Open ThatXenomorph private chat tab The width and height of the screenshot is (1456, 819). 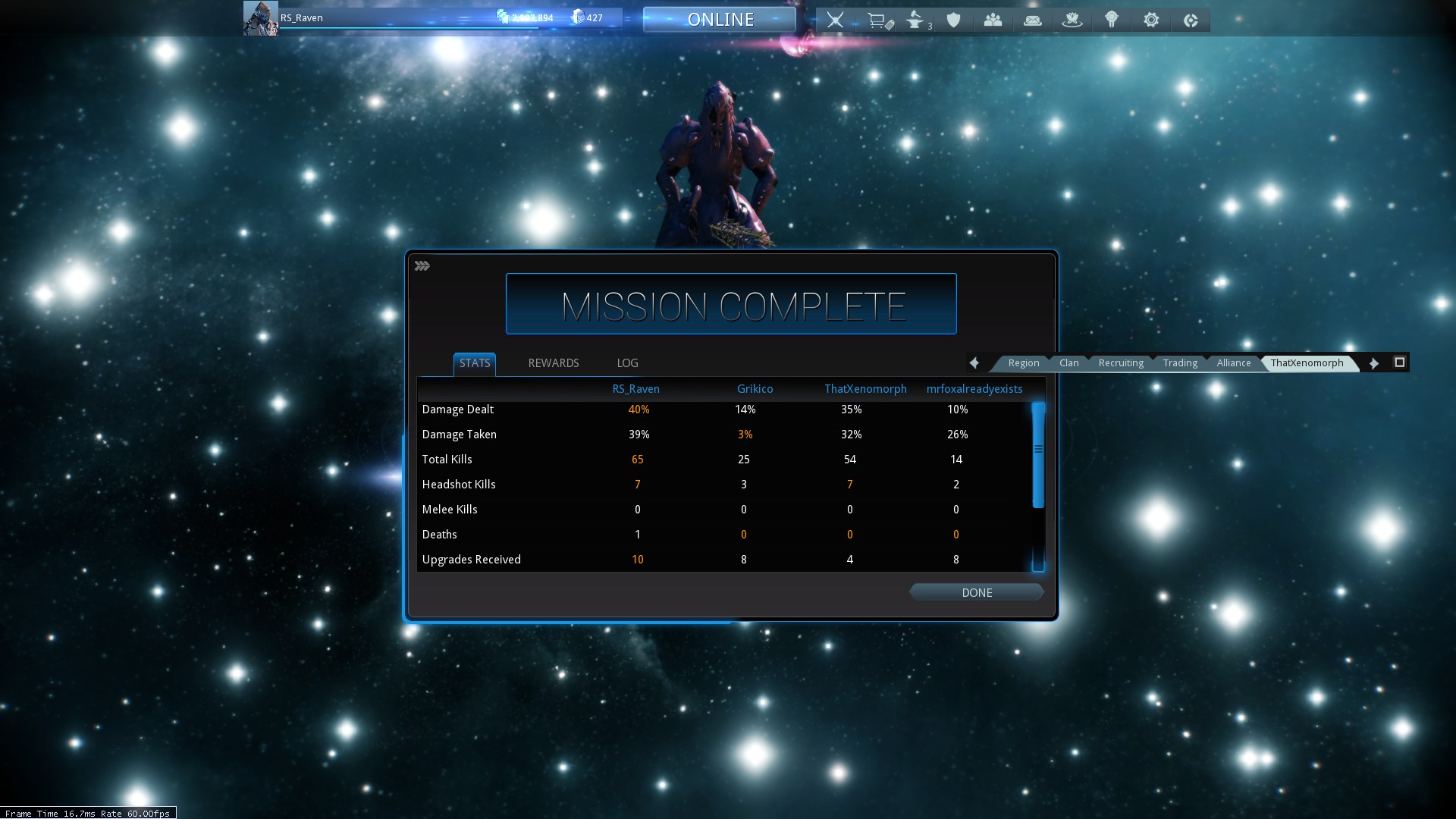pos(1307,363)
